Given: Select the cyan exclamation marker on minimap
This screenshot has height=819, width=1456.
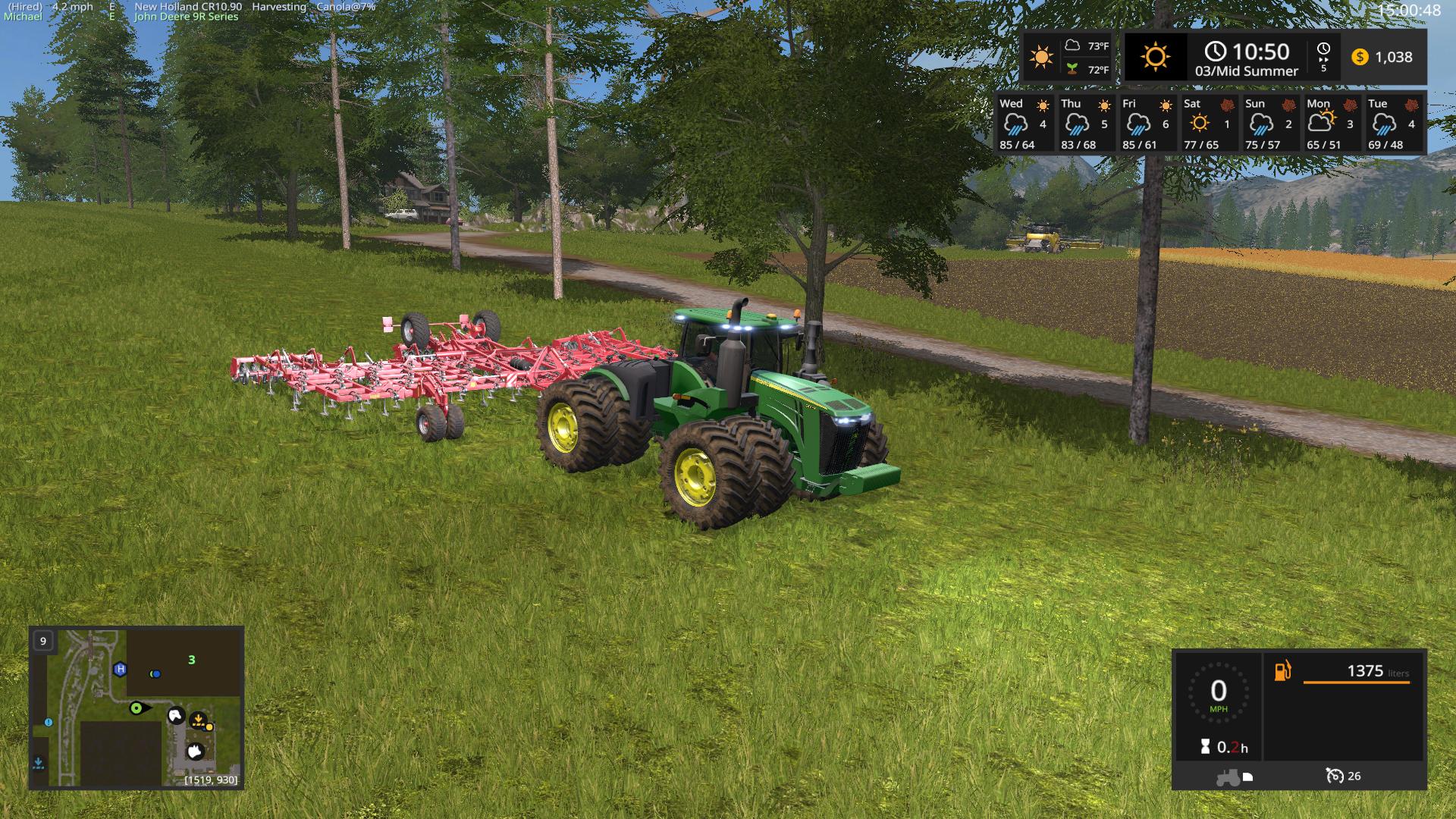Looking at the screenshot, I should tap(49, 723).
